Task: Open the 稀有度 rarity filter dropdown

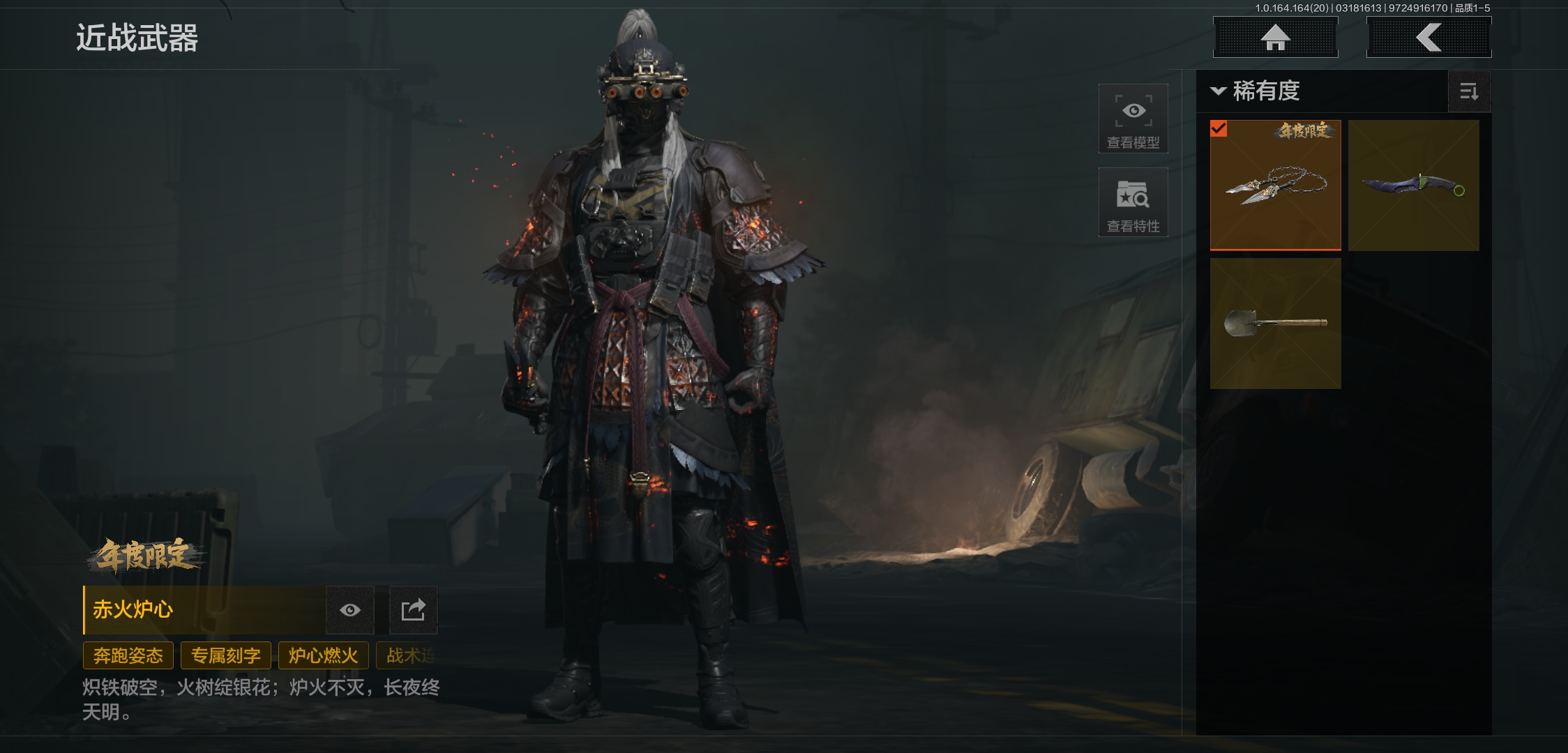Action: pyautogui.click(x=1257, y=91)
